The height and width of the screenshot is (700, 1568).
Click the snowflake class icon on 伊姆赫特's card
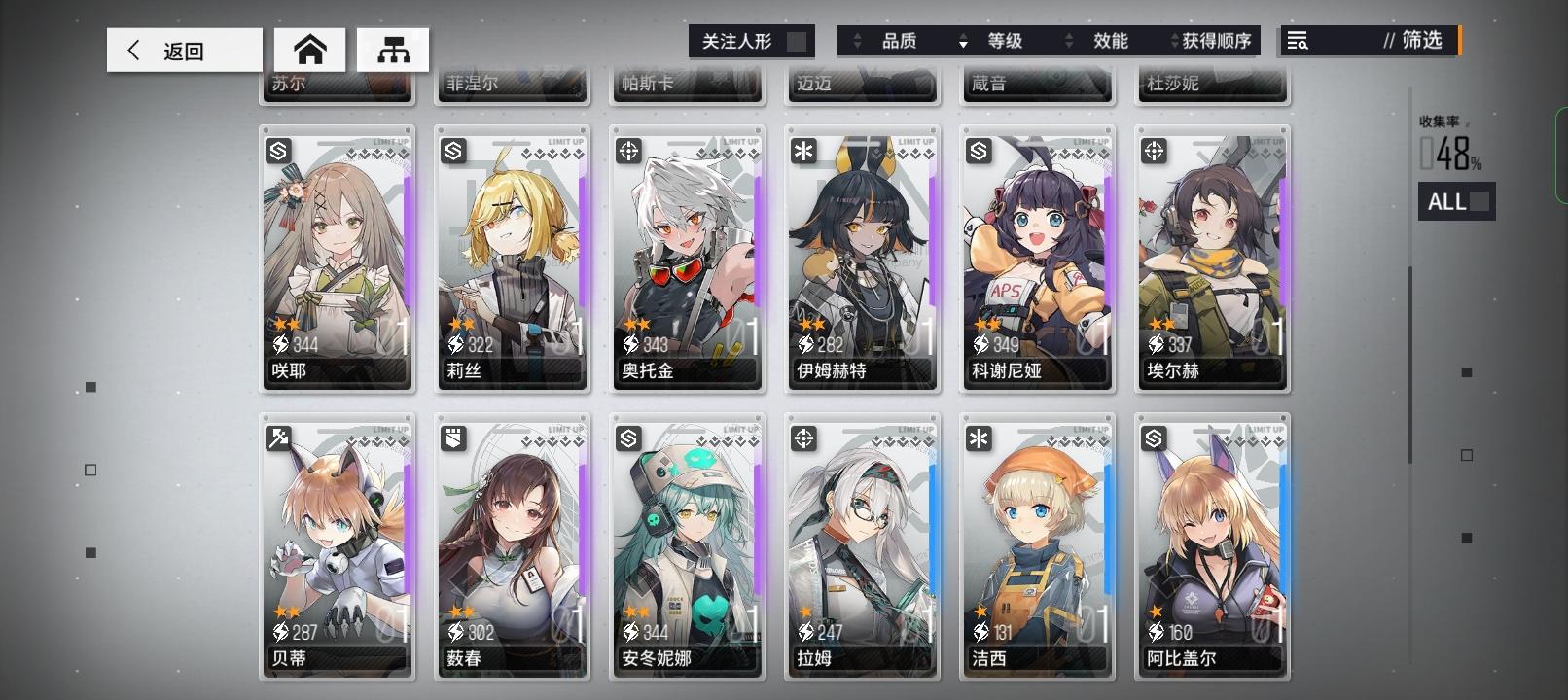click(x=802, y=149)
